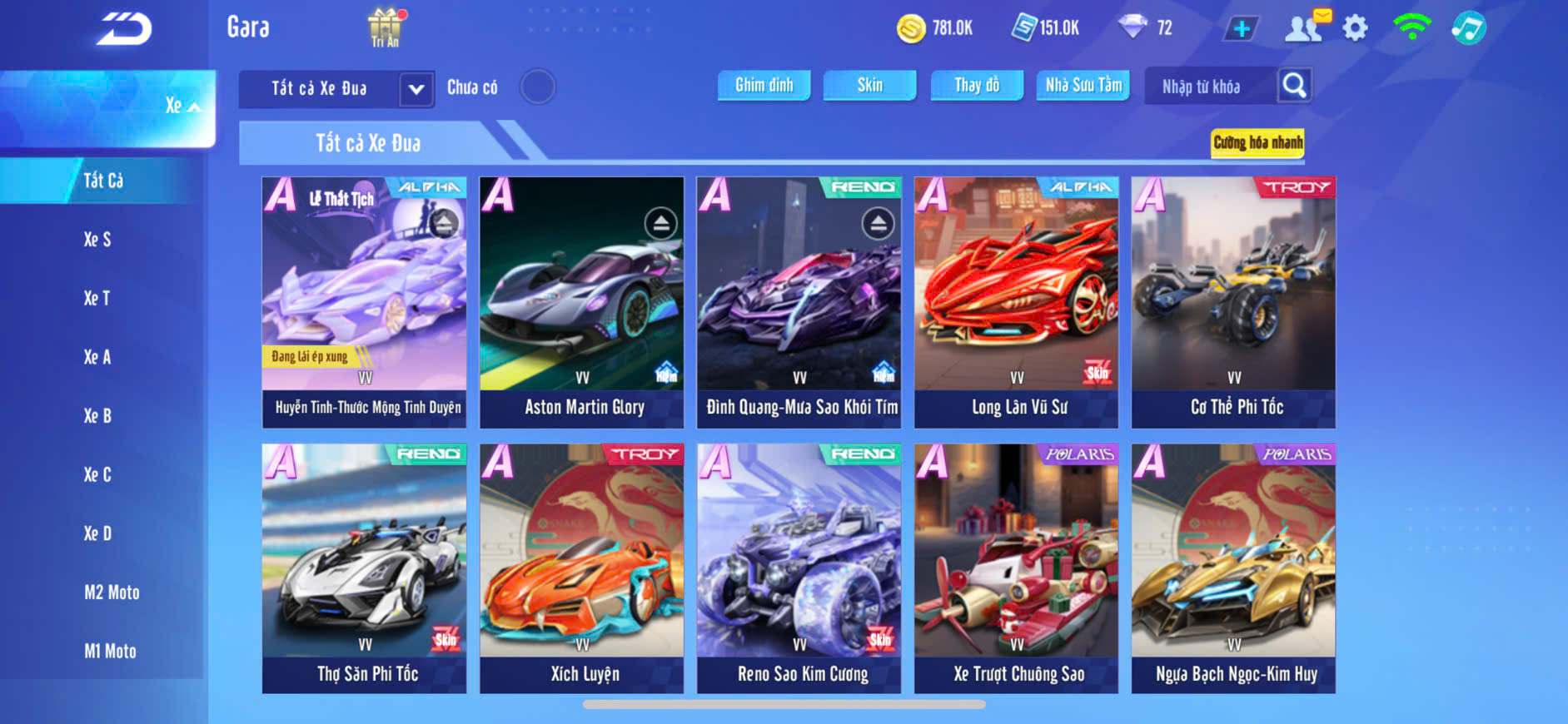The height and width of the screenshot is (724, 1568).
Task: Pick the Xích Luyện car card
Action: pos(582,569)
